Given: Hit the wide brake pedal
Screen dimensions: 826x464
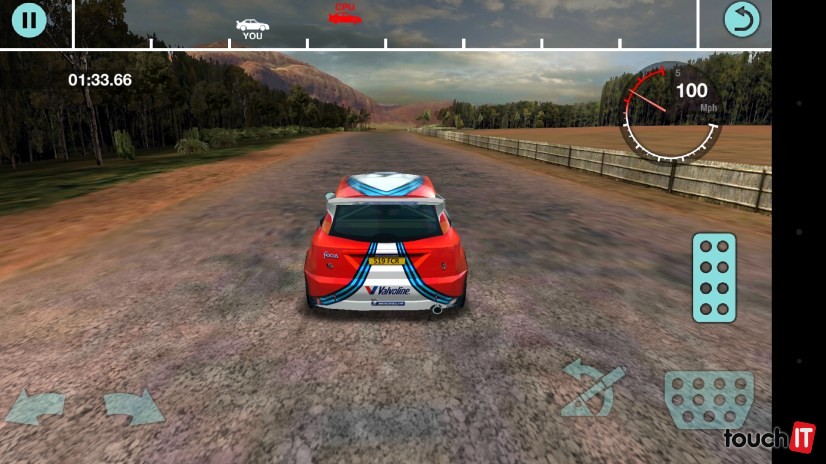Looking at the screenshot, I should pyautogui.click(x=708, y=399).
